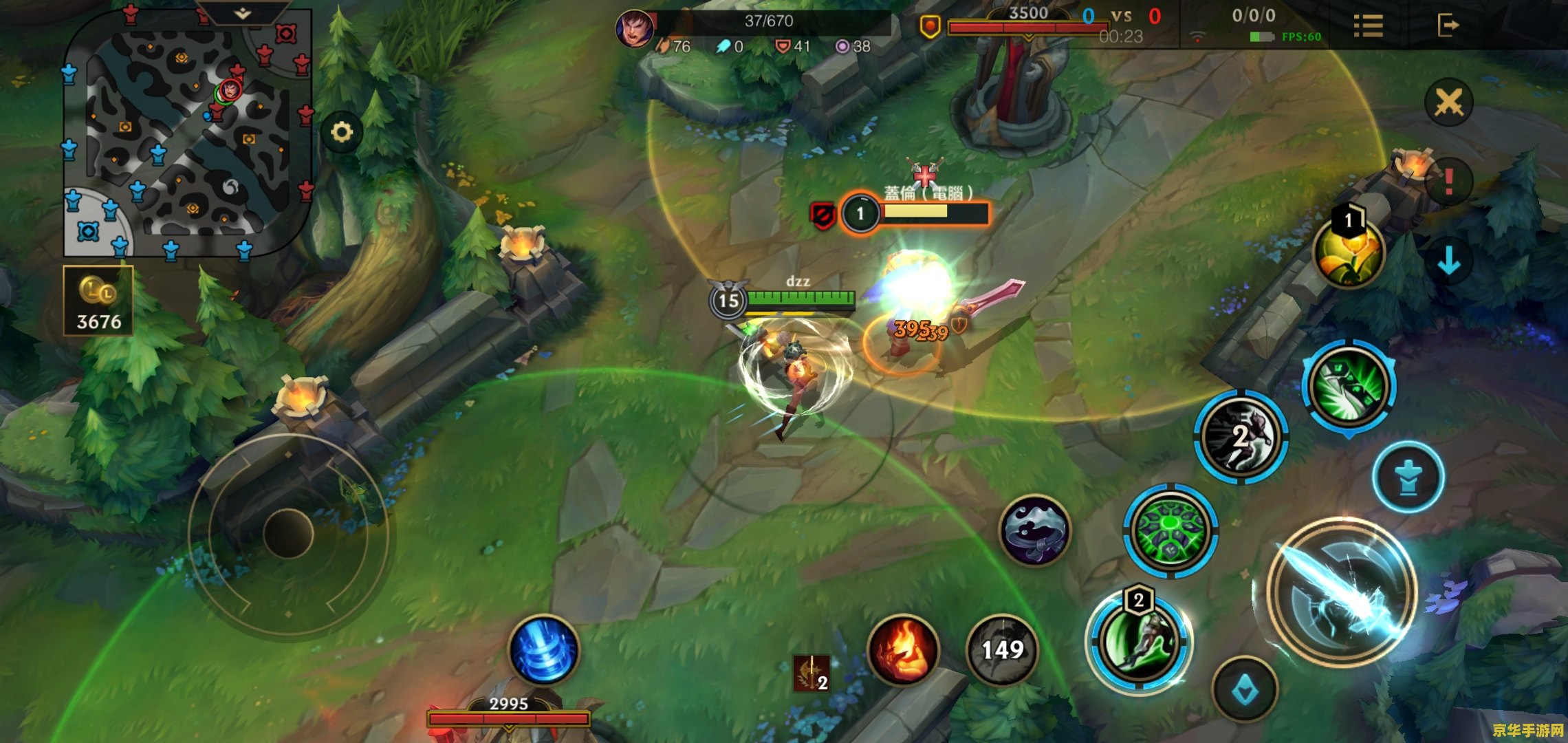
Task: Trigger the glowing sword basic attack button
Action: (x=1341, y=592)
